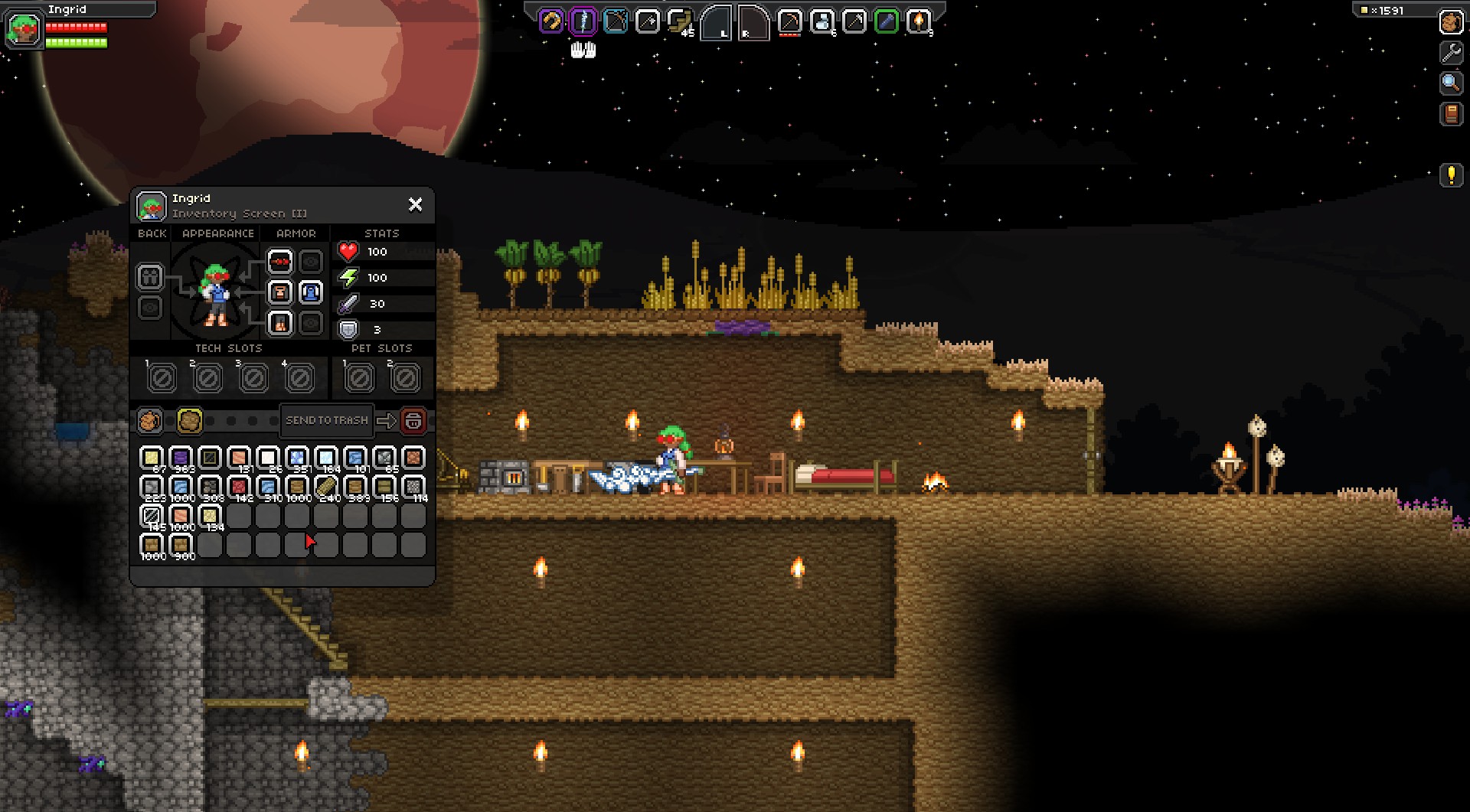Select the red trash can slot
Screen dimensions: 1470x812
413,420
